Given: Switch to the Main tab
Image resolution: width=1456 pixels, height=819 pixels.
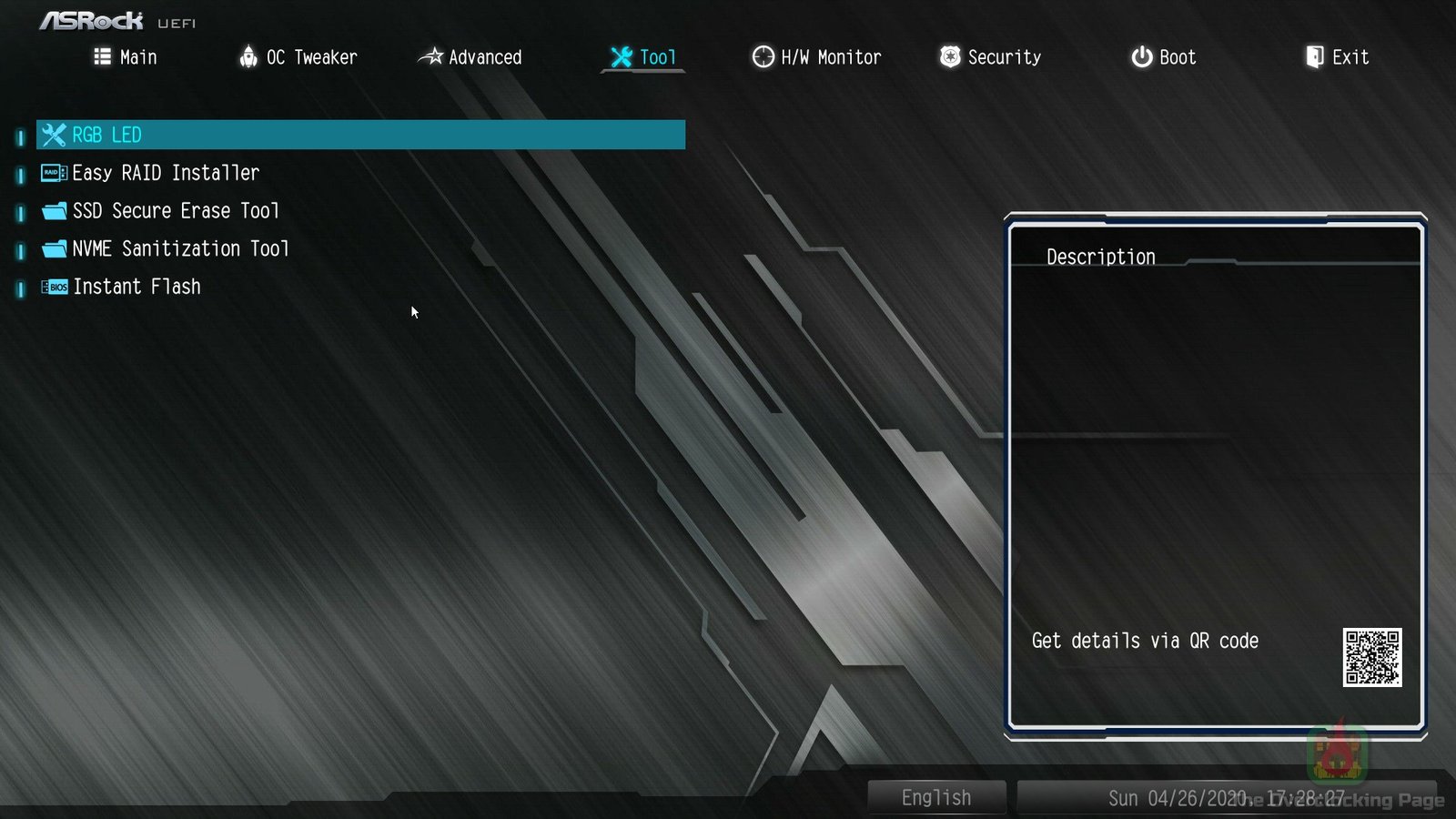Looking at the screenshot, I should coord(126,57).
